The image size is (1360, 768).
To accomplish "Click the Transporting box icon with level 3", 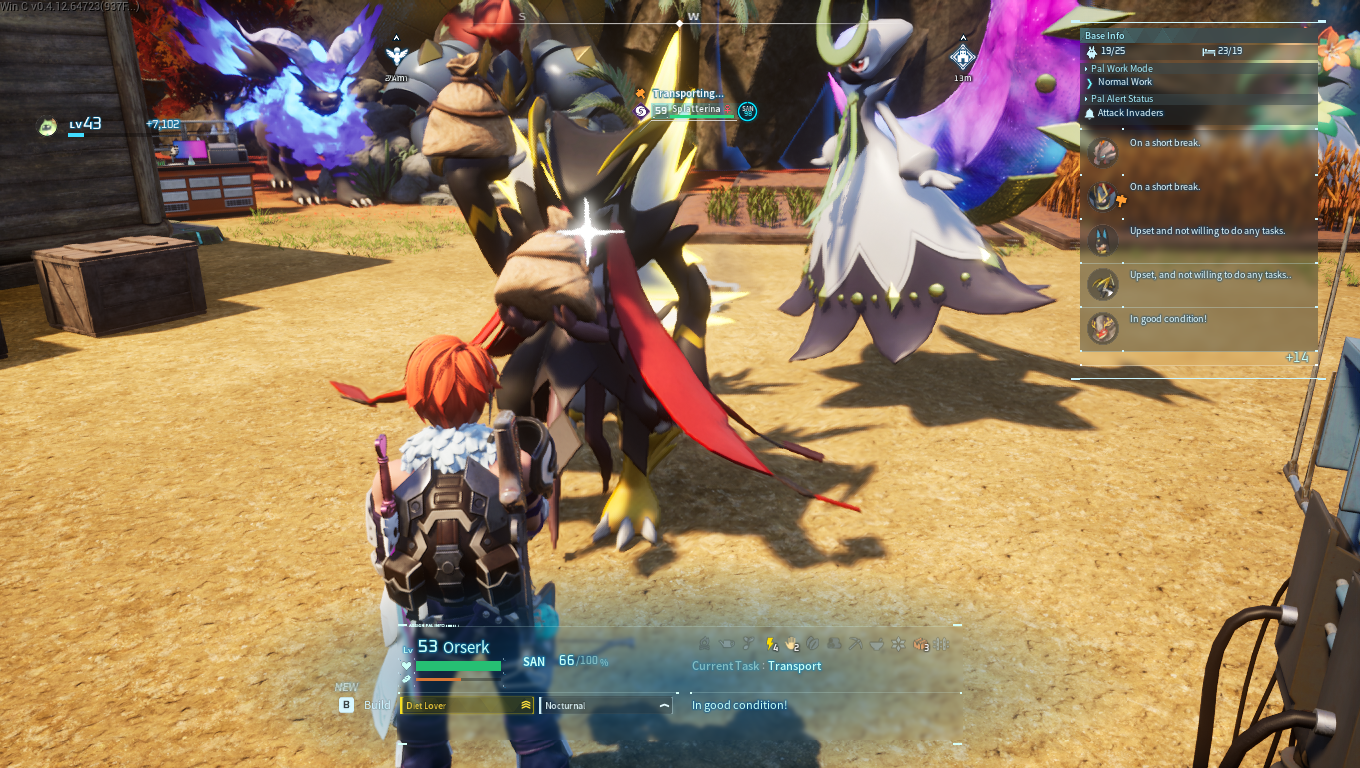I will (x=920, y=645).
